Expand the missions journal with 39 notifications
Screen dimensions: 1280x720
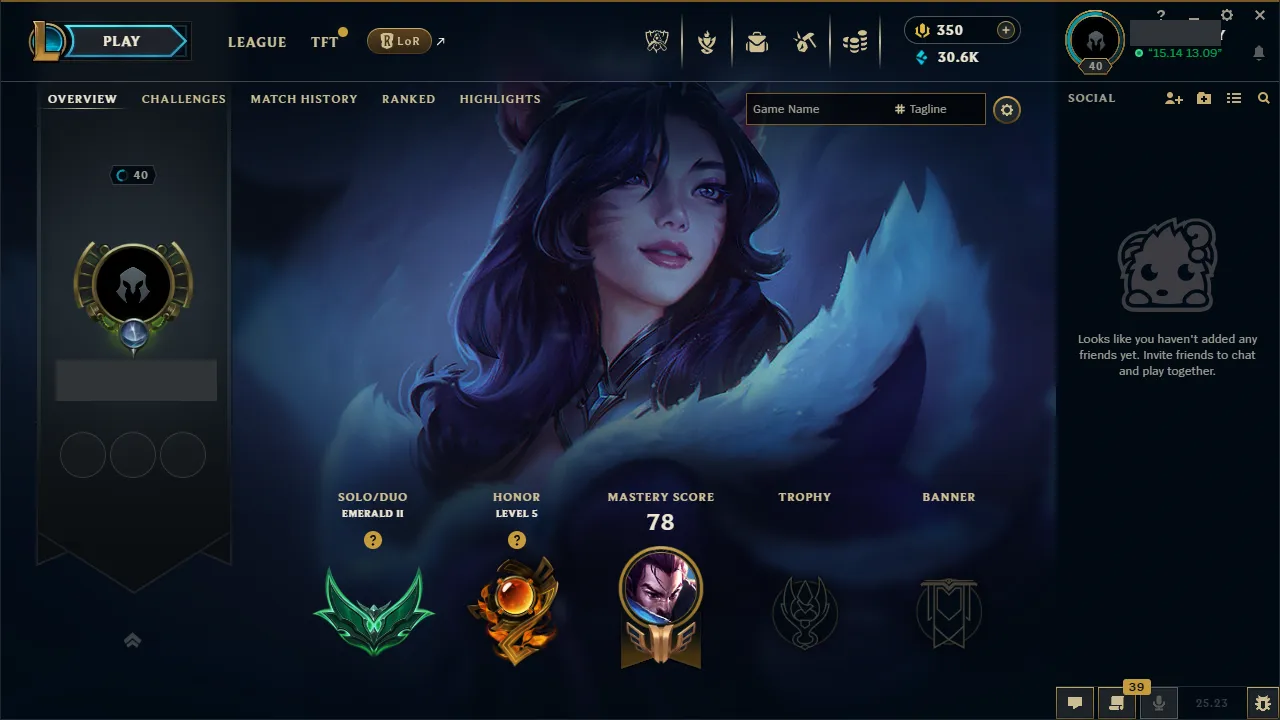tap(1117, 703)
